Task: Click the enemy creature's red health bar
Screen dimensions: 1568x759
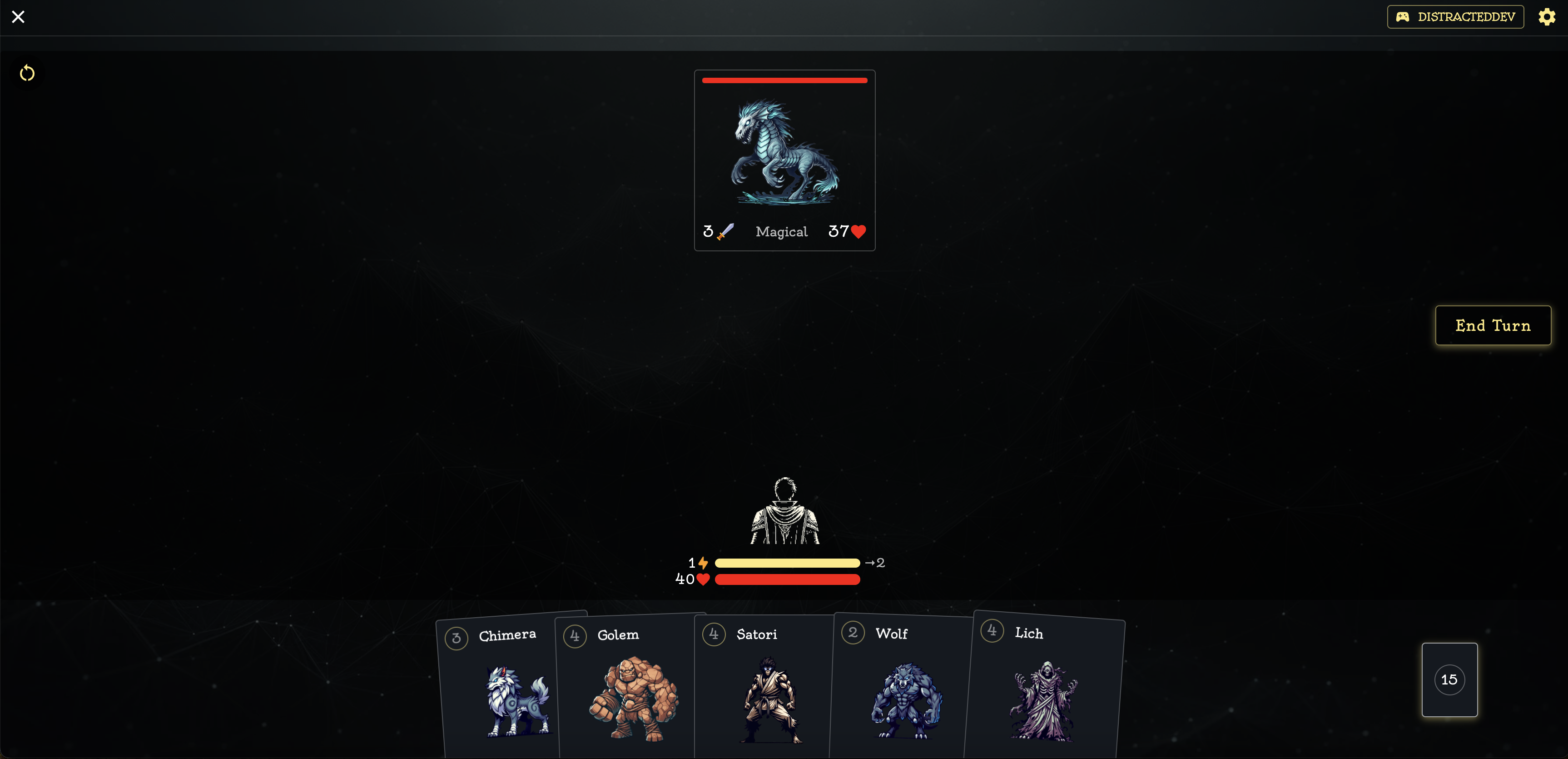Action: pyautogui.click(x=784, y=80)
